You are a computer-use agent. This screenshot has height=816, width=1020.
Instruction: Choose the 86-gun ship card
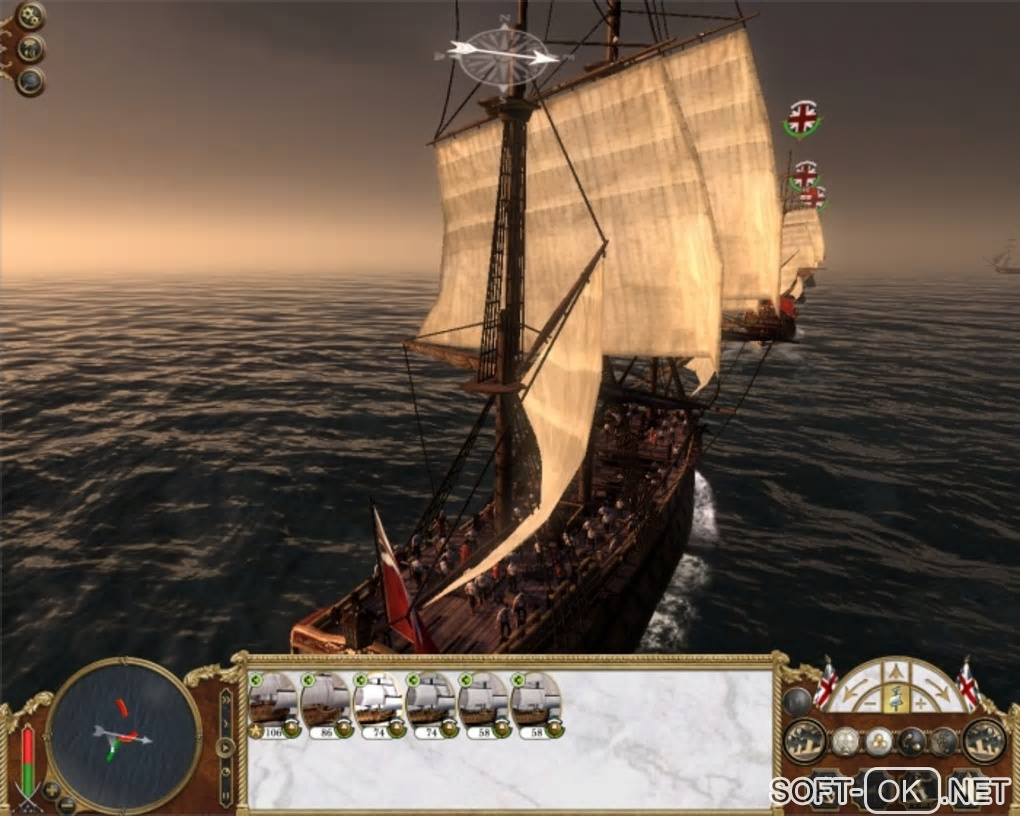click(x=326, y=702)
